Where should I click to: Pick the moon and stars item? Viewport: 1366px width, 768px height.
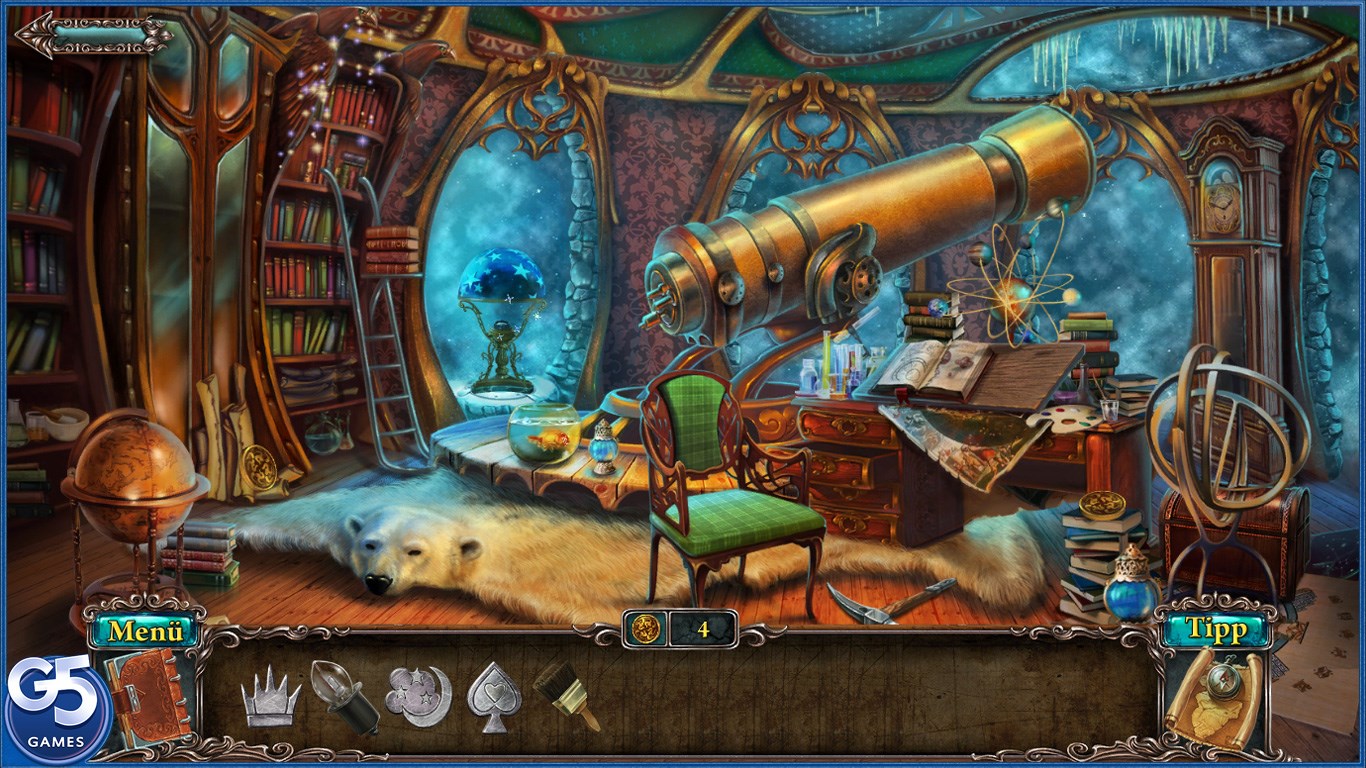(x=418, y=695)
